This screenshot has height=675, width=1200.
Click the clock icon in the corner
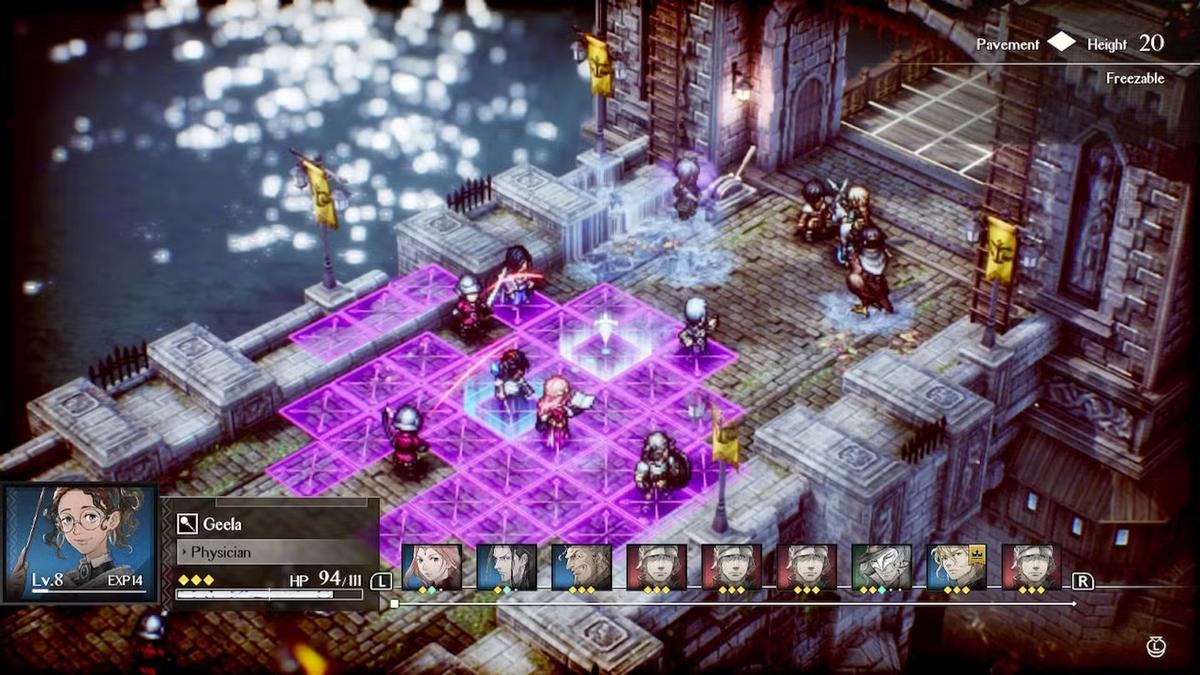(x=1157, y=649)
